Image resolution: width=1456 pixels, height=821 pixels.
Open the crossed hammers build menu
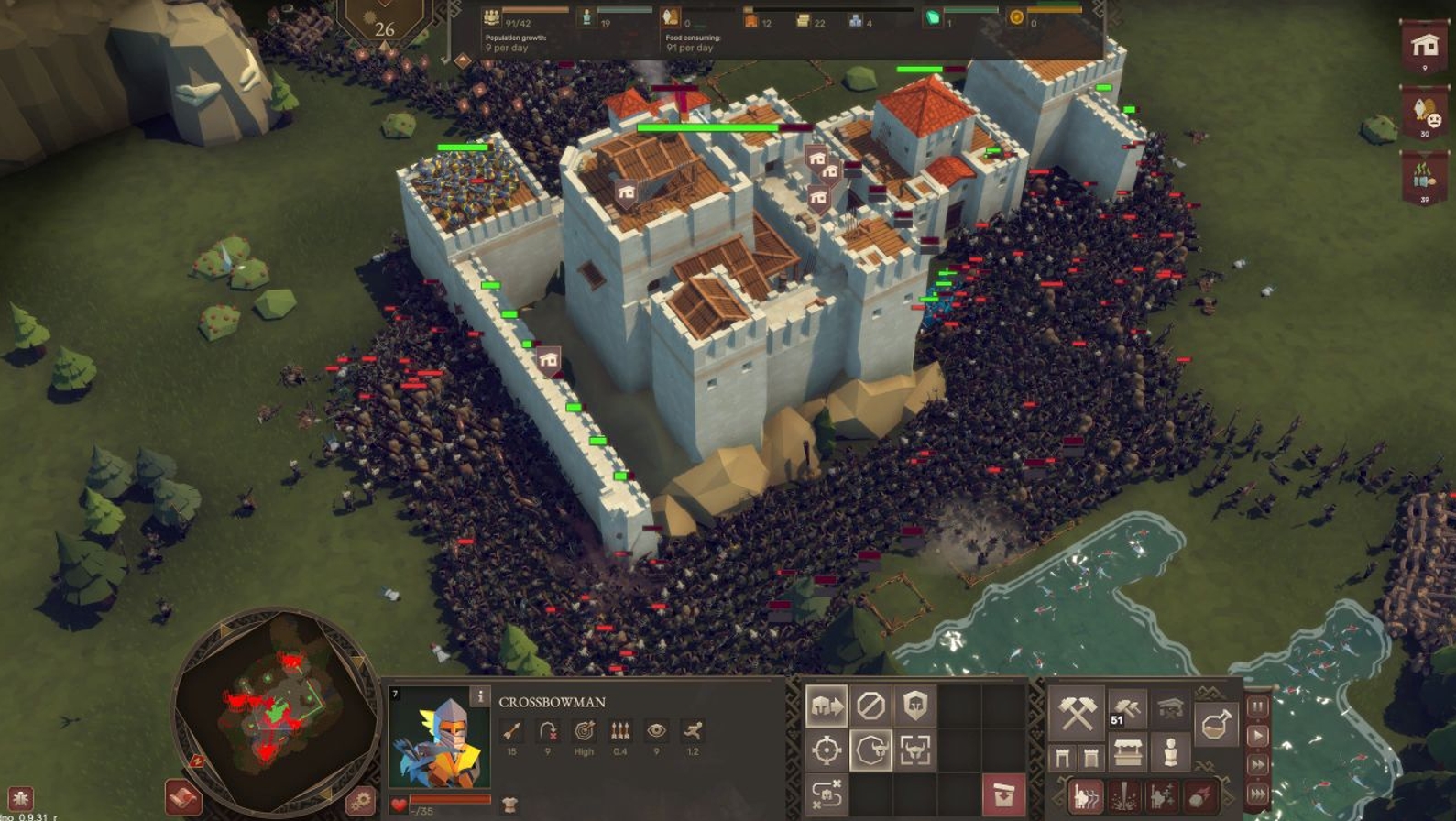1077,713
